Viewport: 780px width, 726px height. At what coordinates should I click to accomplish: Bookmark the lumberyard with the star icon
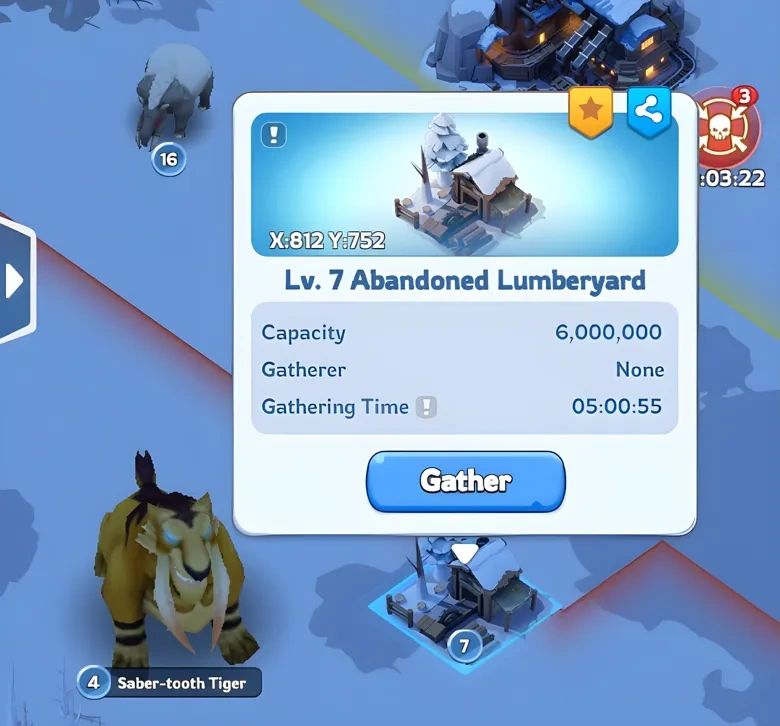click(x=590, y=113)
